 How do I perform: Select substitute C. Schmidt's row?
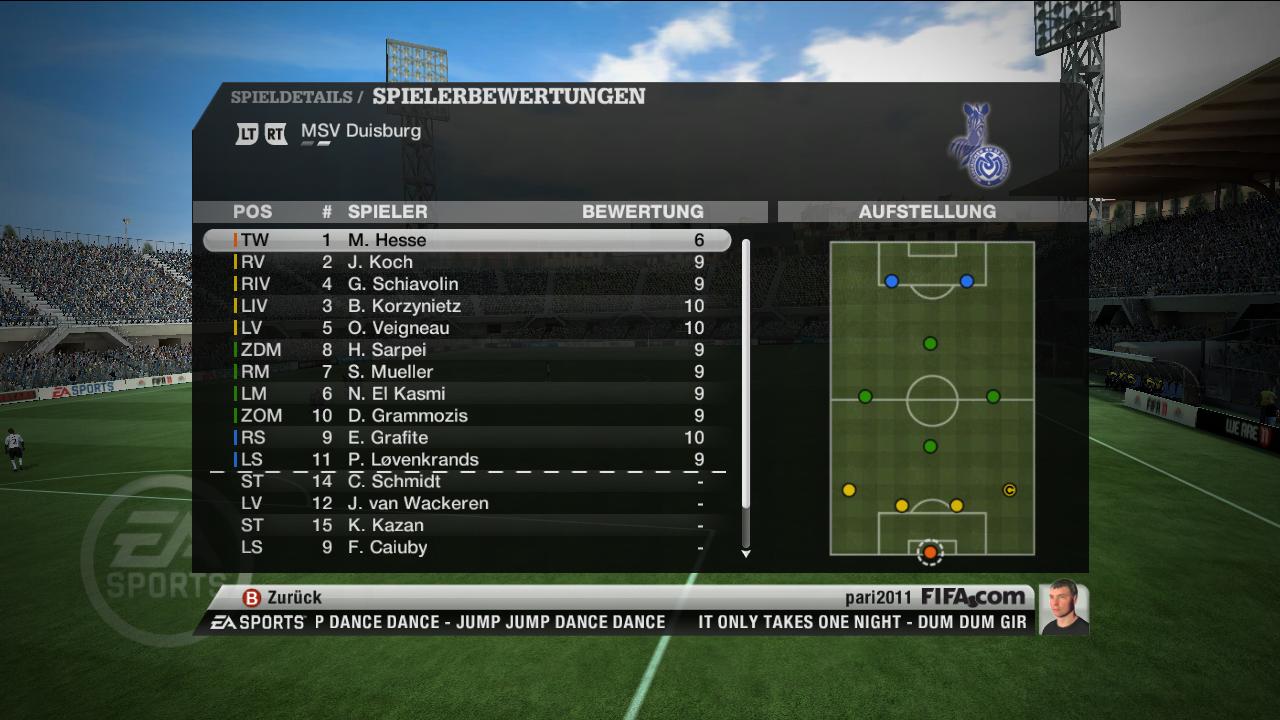[467, 482]
